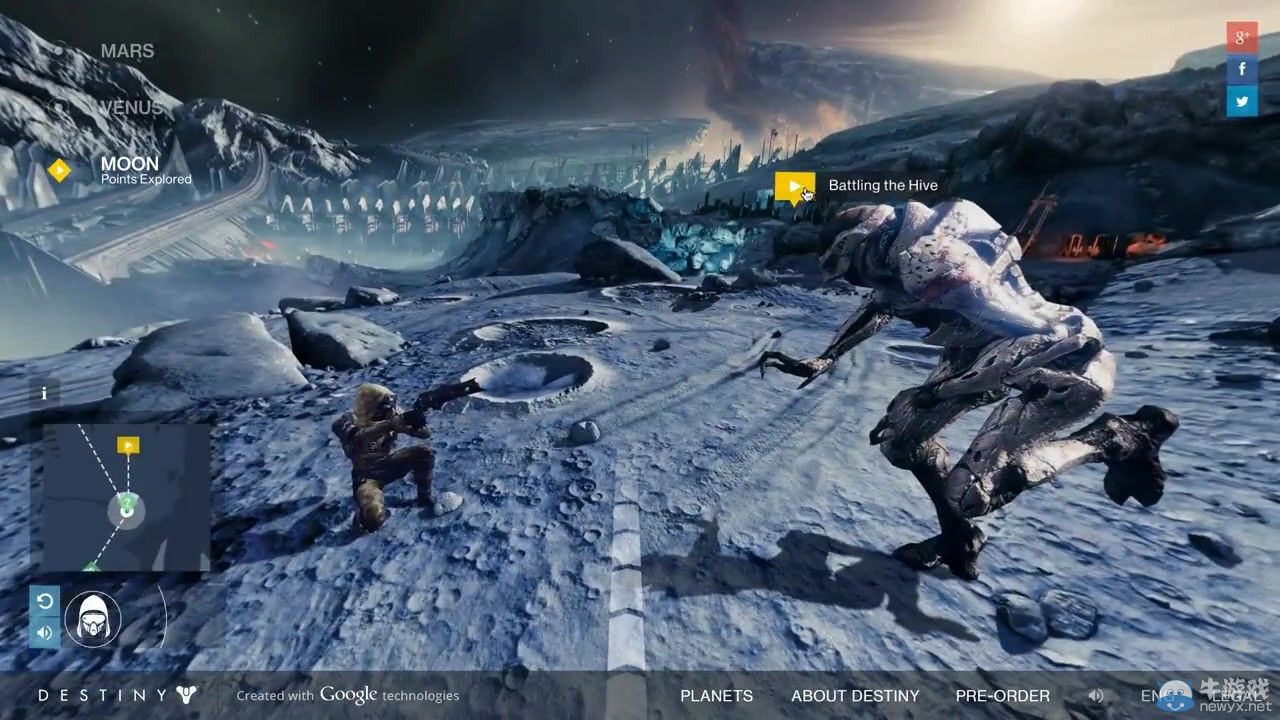1280x720 pixels.
Task: Share the experience on Facebook
Action: (1241, 69)
